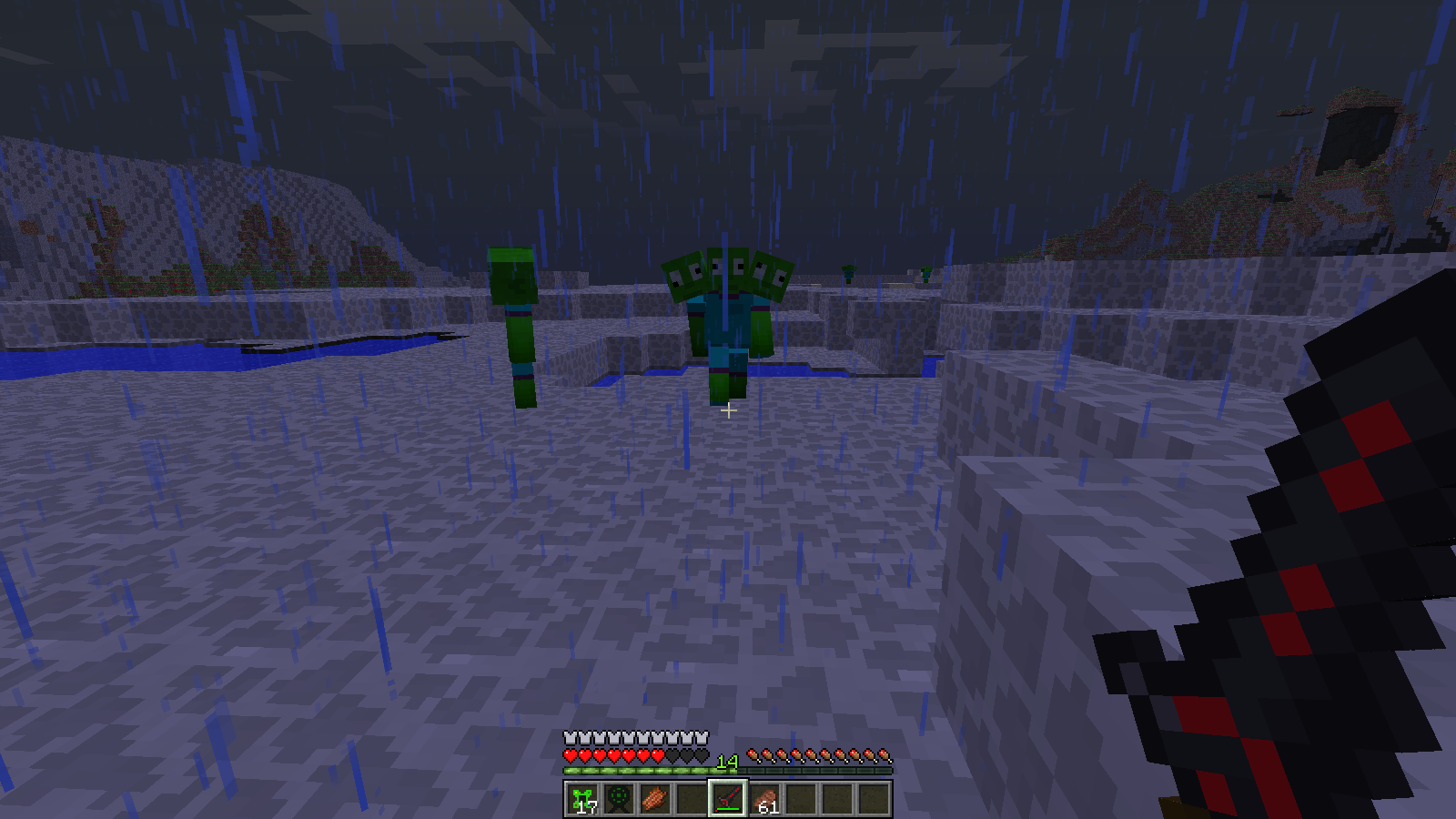Select the 61-count porkchop stack in the hotbar
The image size is (1456, 819).
(x=767, y=797)
